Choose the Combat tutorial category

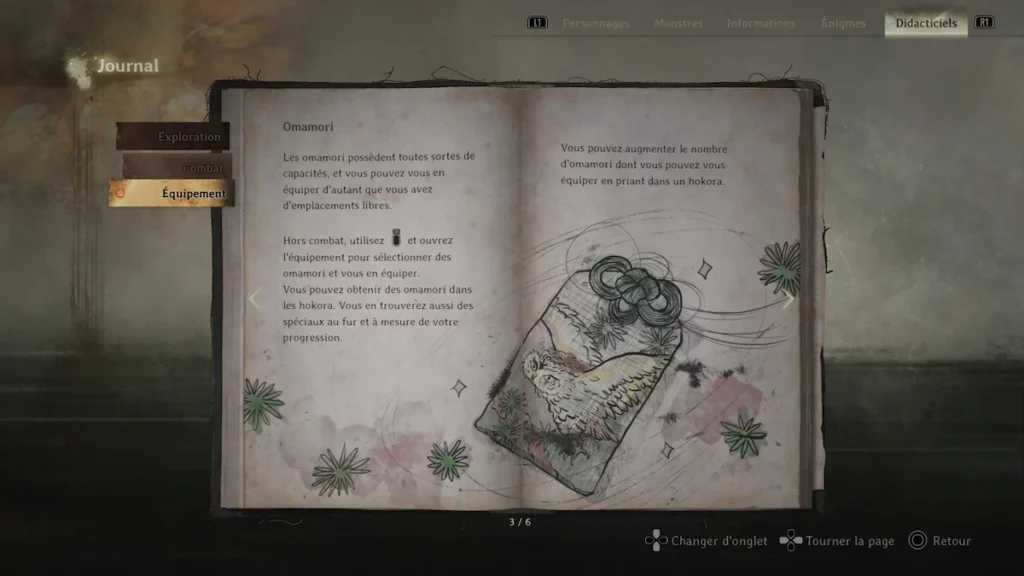(x=180, y=167)
